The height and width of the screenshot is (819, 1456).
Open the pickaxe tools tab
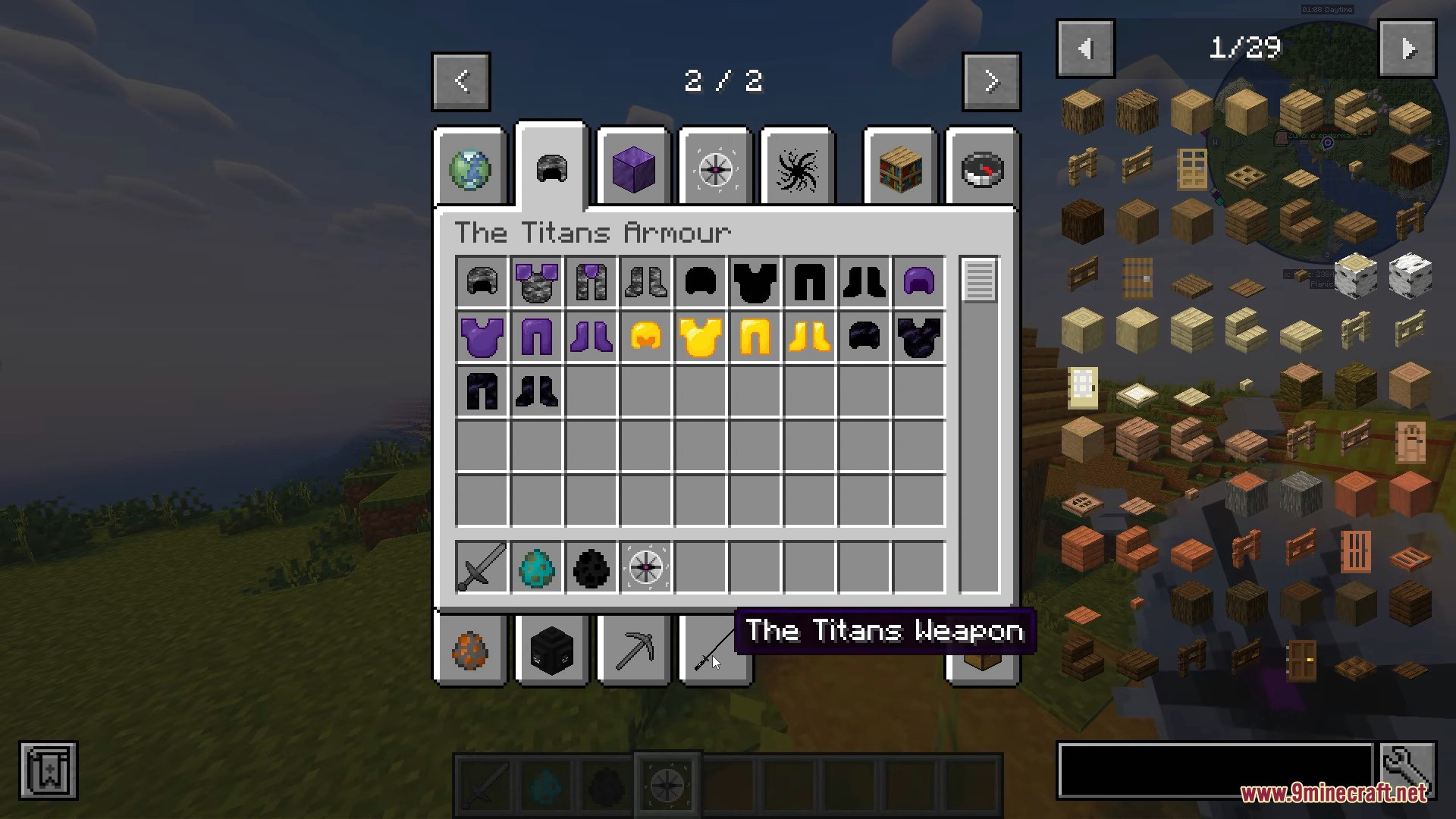(x=633, y=651)
